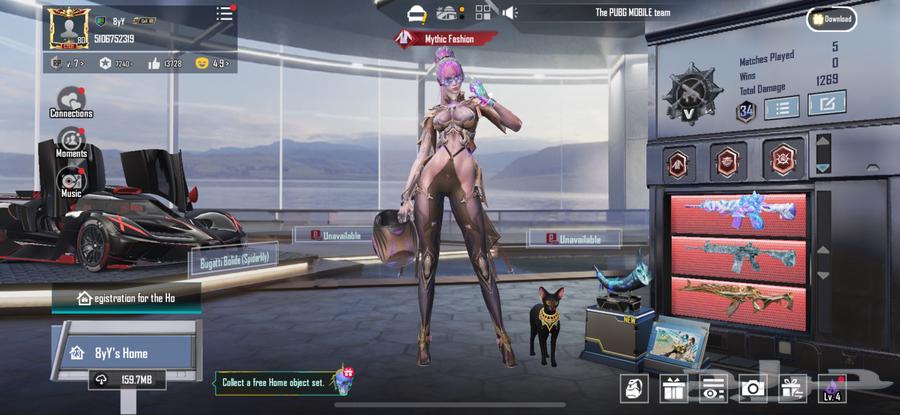Open the smiley face rating 4.9
This screenshot has height=415, width=900.
tap(213, 63)
